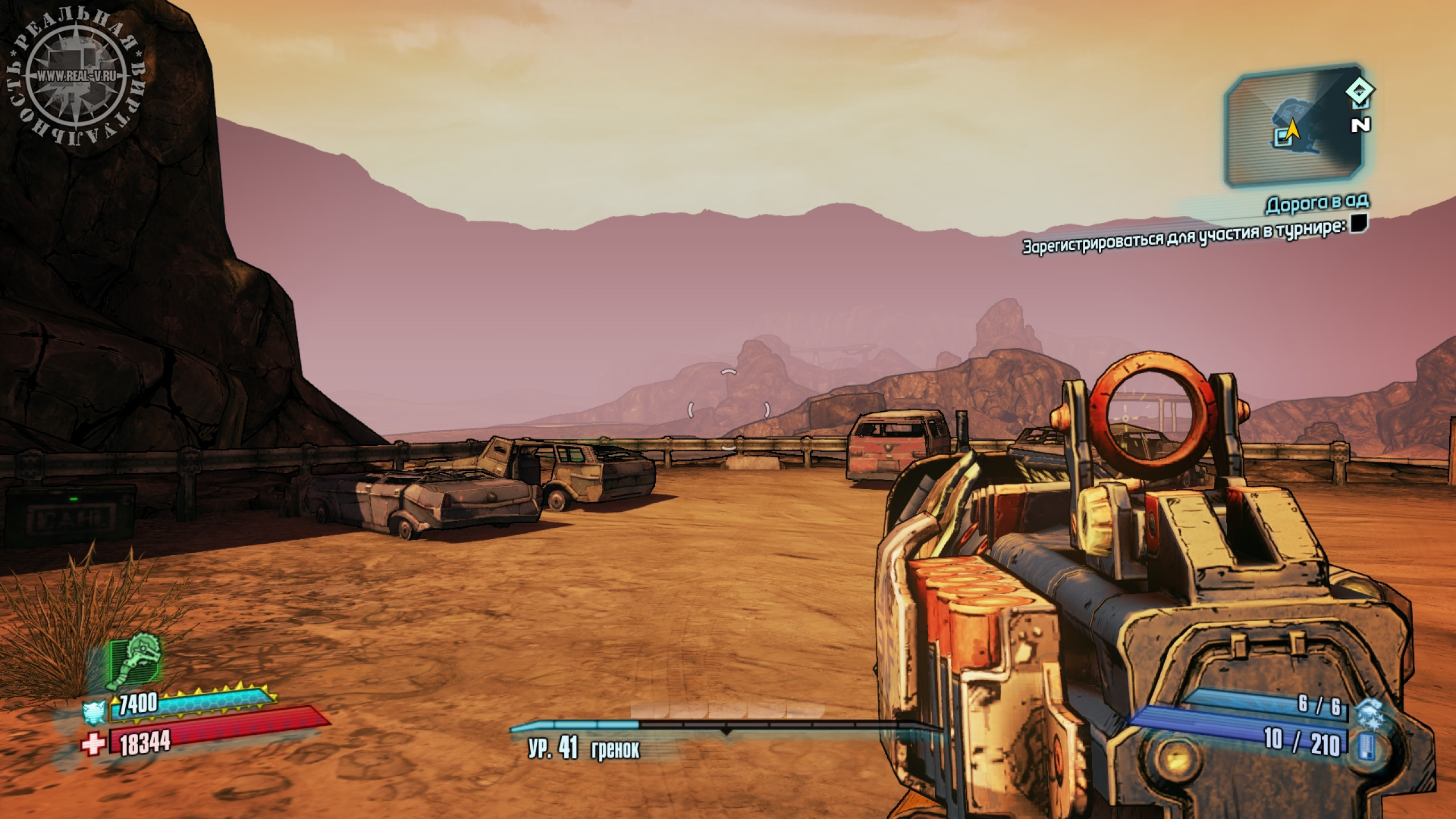Click the shield icon beside 7400
The width and height of the screenshot is (1456, 819).
pyautogui.click(x=93, y=712)
